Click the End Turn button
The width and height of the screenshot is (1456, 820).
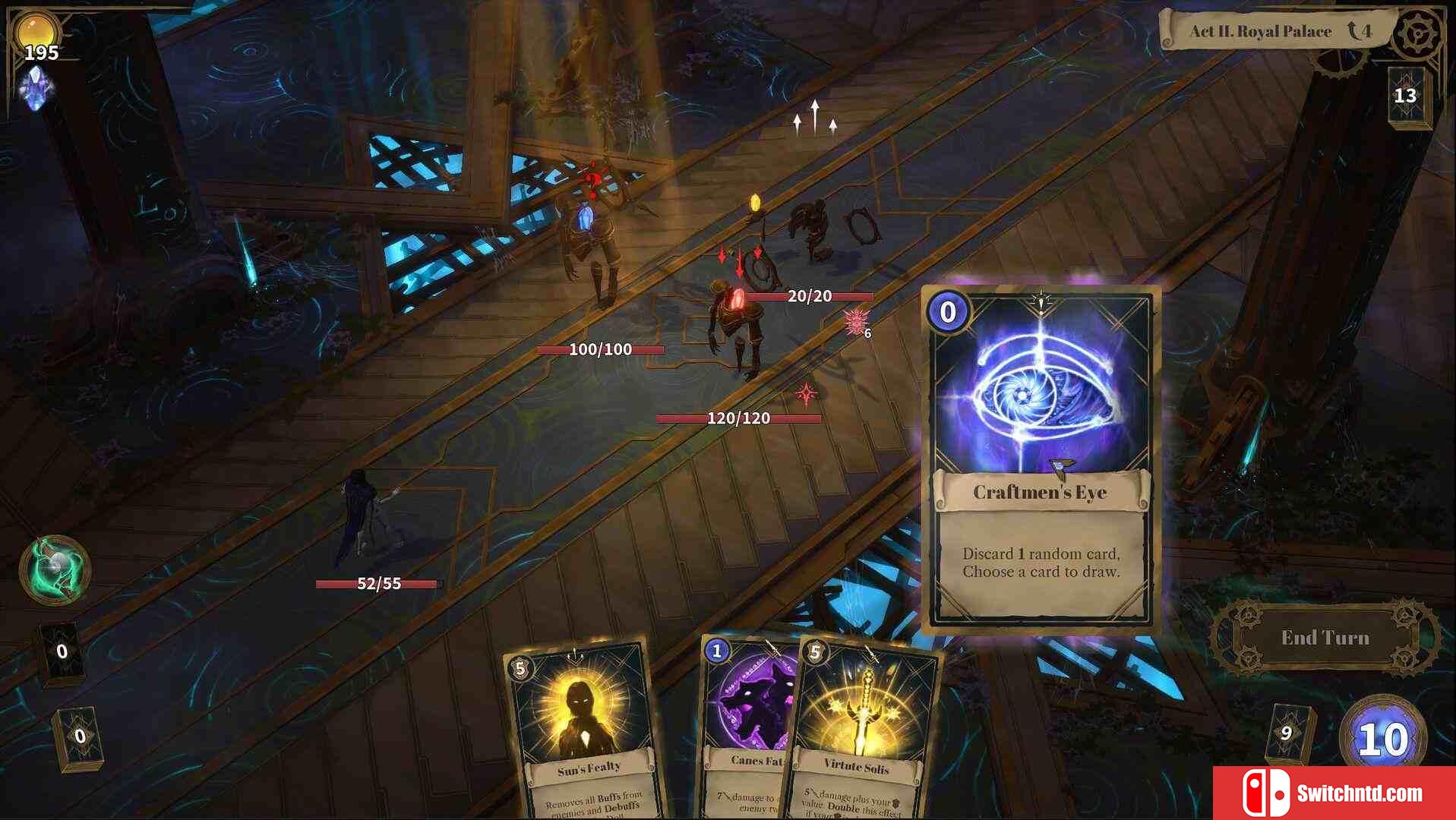tap(1325, 638)
